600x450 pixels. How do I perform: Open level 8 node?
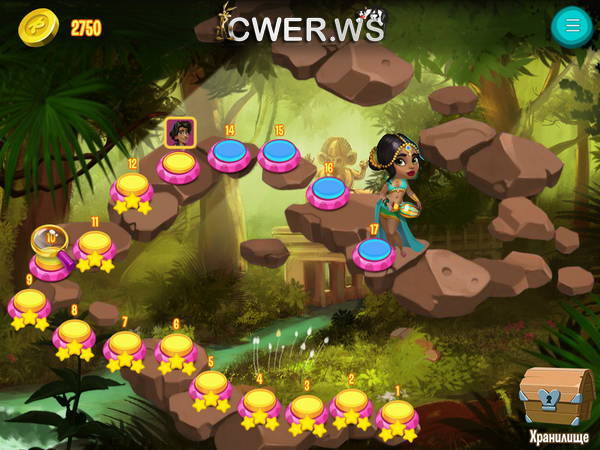(74, 334)
